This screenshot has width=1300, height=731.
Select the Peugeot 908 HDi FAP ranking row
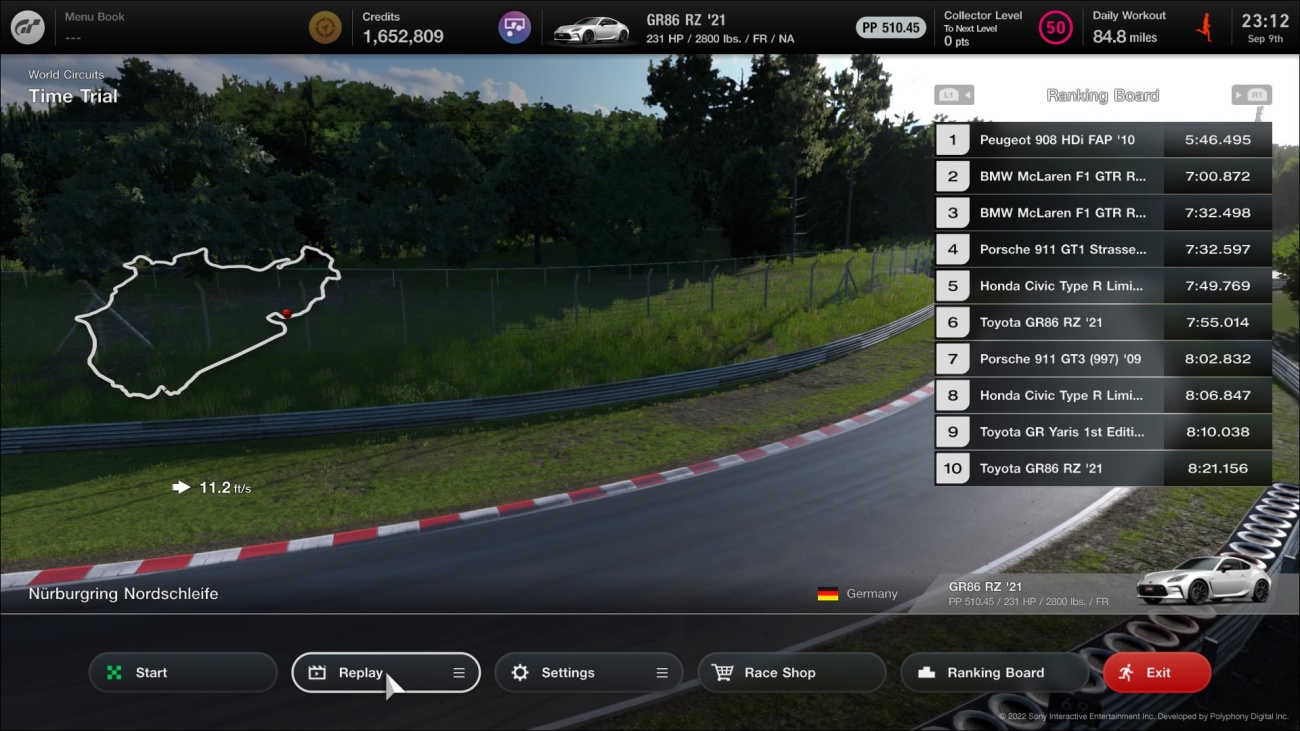1103,140
